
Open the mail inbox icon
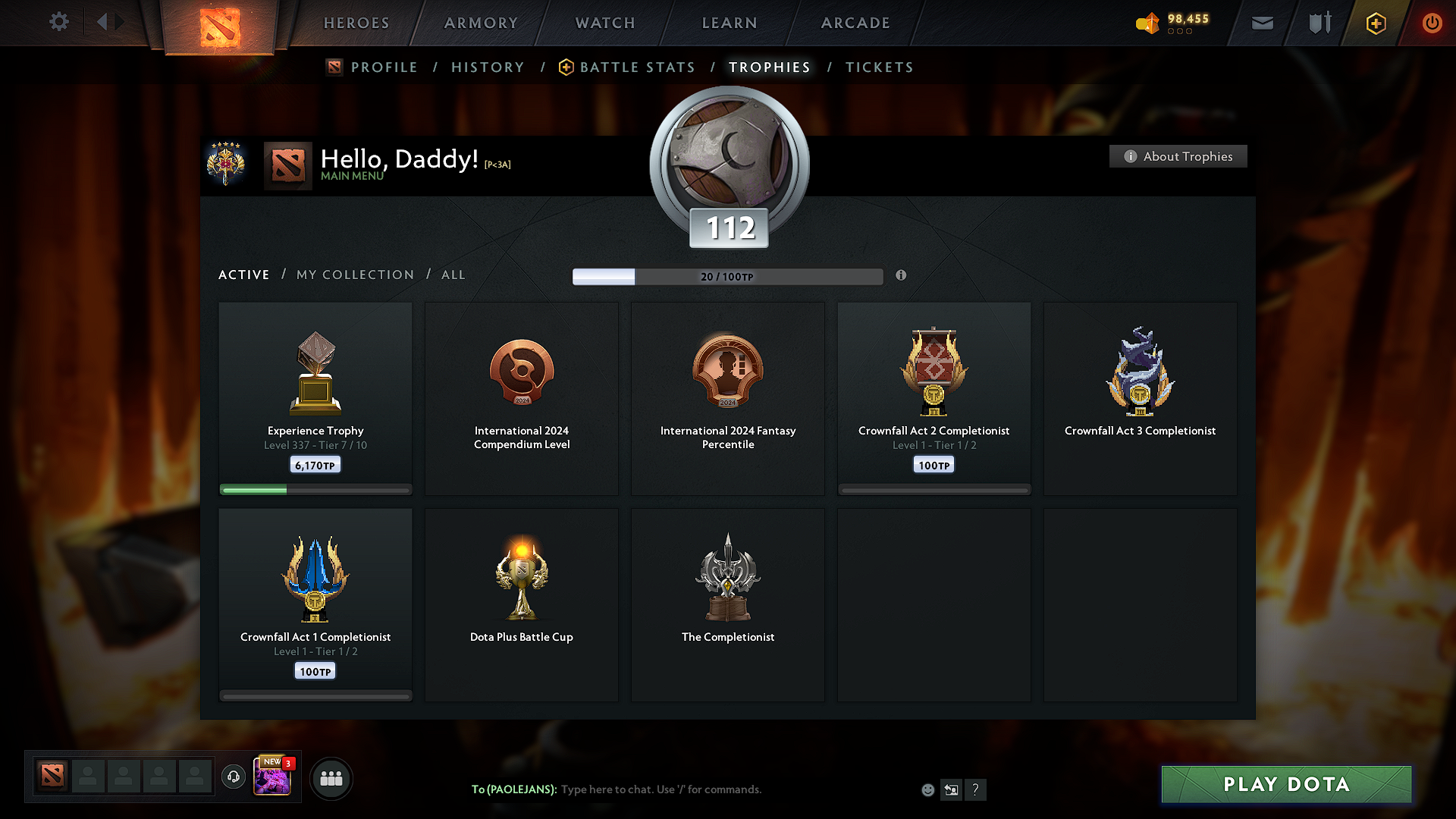[x=1262, y=23]
